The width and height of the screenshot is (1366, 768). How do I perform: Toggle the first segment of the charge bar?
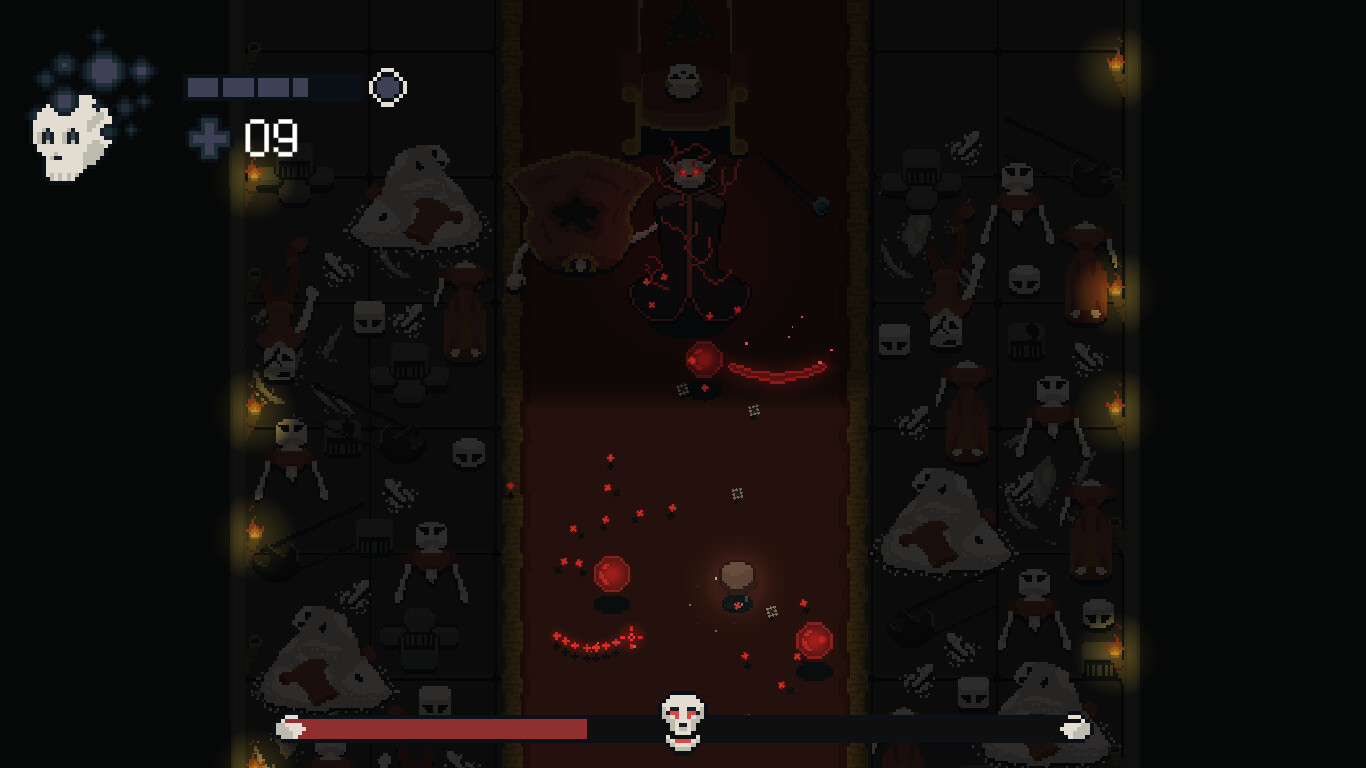(204, 87)
